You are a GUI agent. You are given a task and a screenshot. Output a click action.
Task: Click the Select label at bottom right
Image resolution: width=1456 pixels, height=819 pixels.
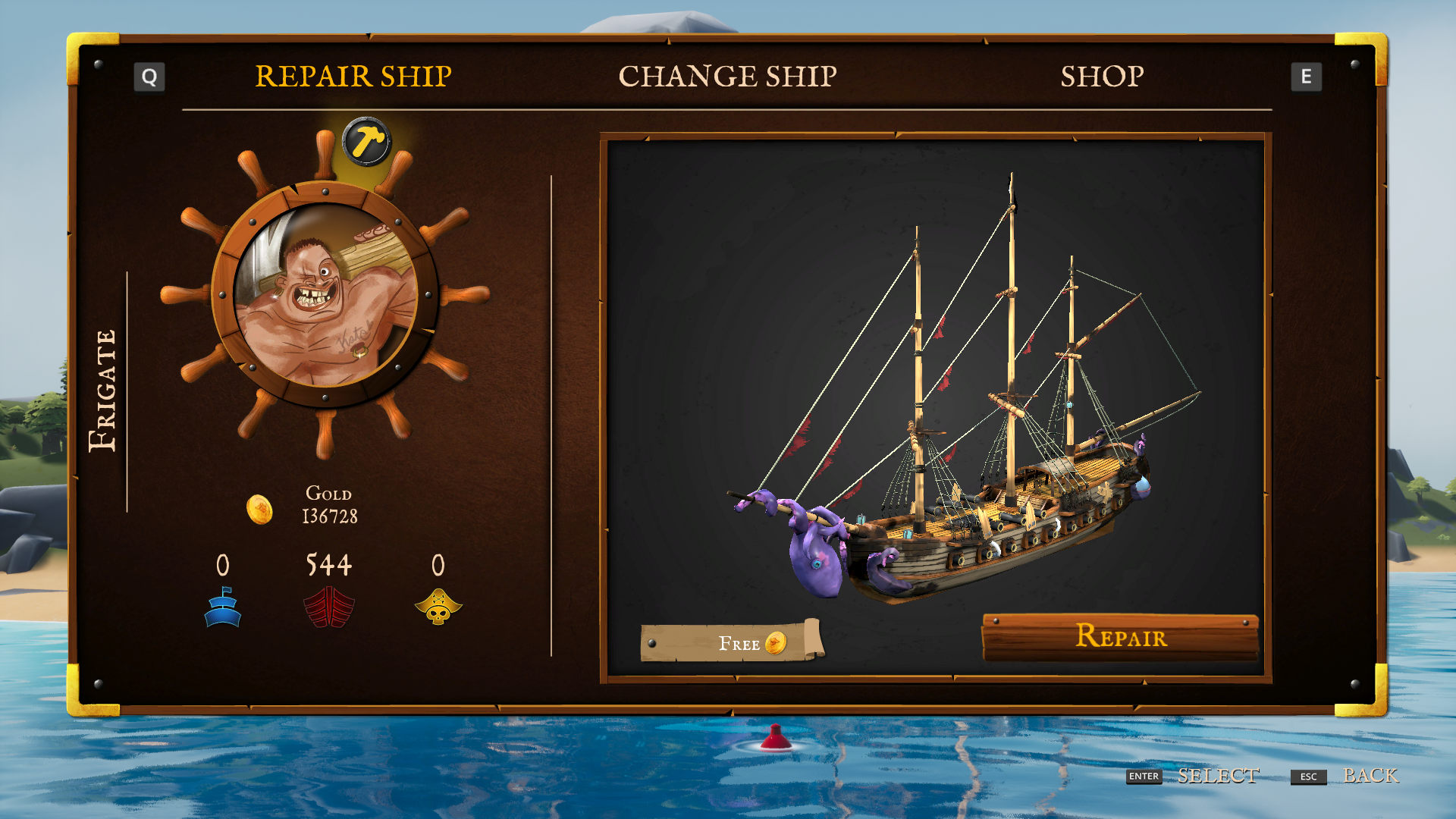[1219, 777]
